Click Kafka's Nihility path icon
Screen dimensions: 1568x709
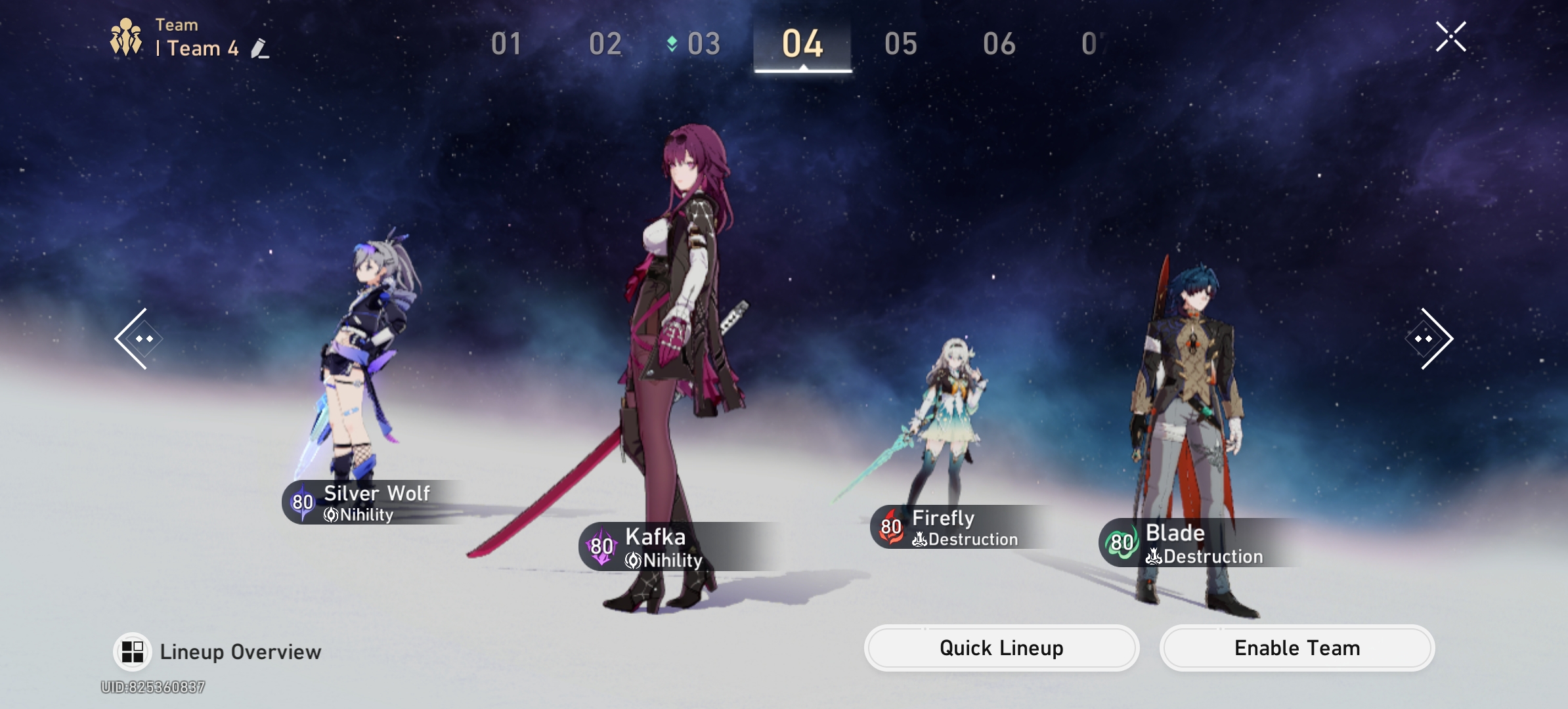634,561
